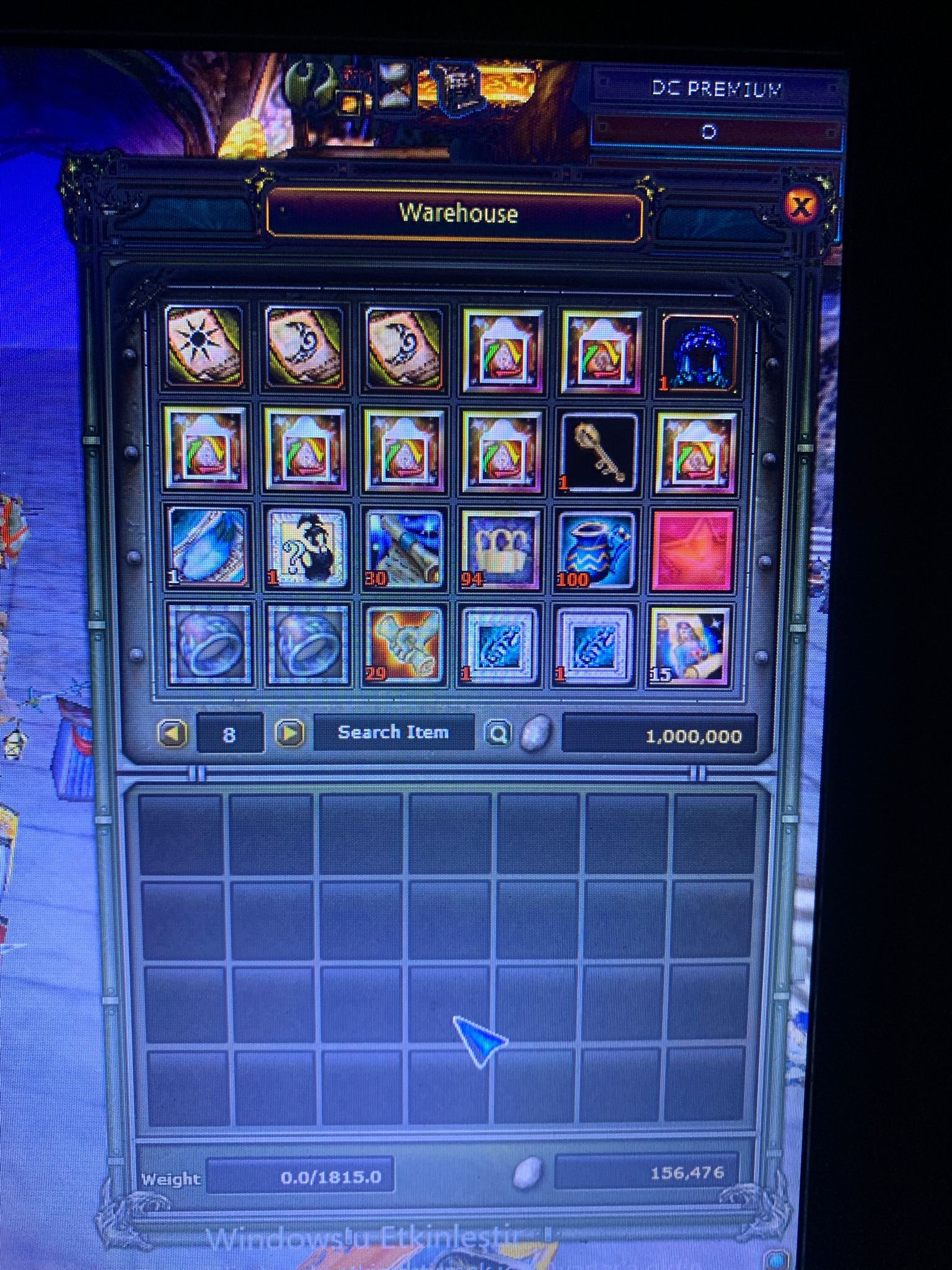The height and width of the screenshot is (1270, 952).
Task: Select the golden key item
Action: click(x=597, y=453)
